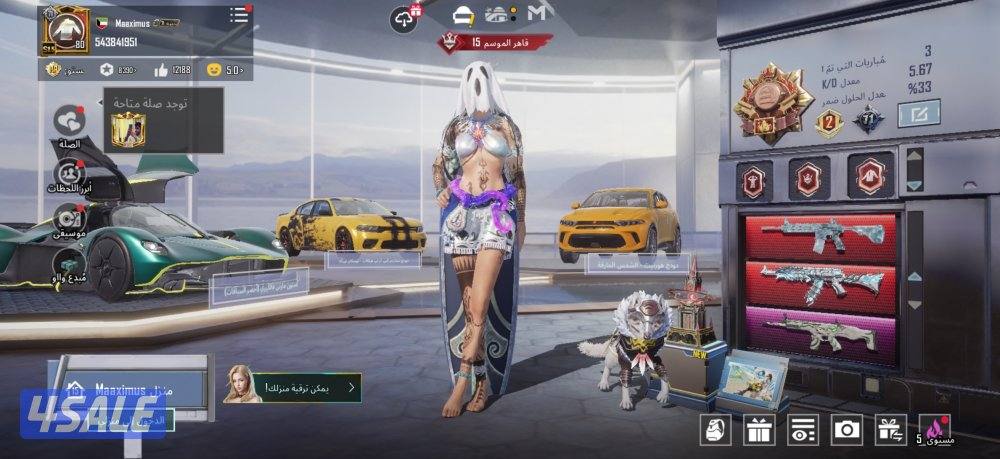Open the list menu beside player name
1000x459 pixels.
tap(238, 15)
